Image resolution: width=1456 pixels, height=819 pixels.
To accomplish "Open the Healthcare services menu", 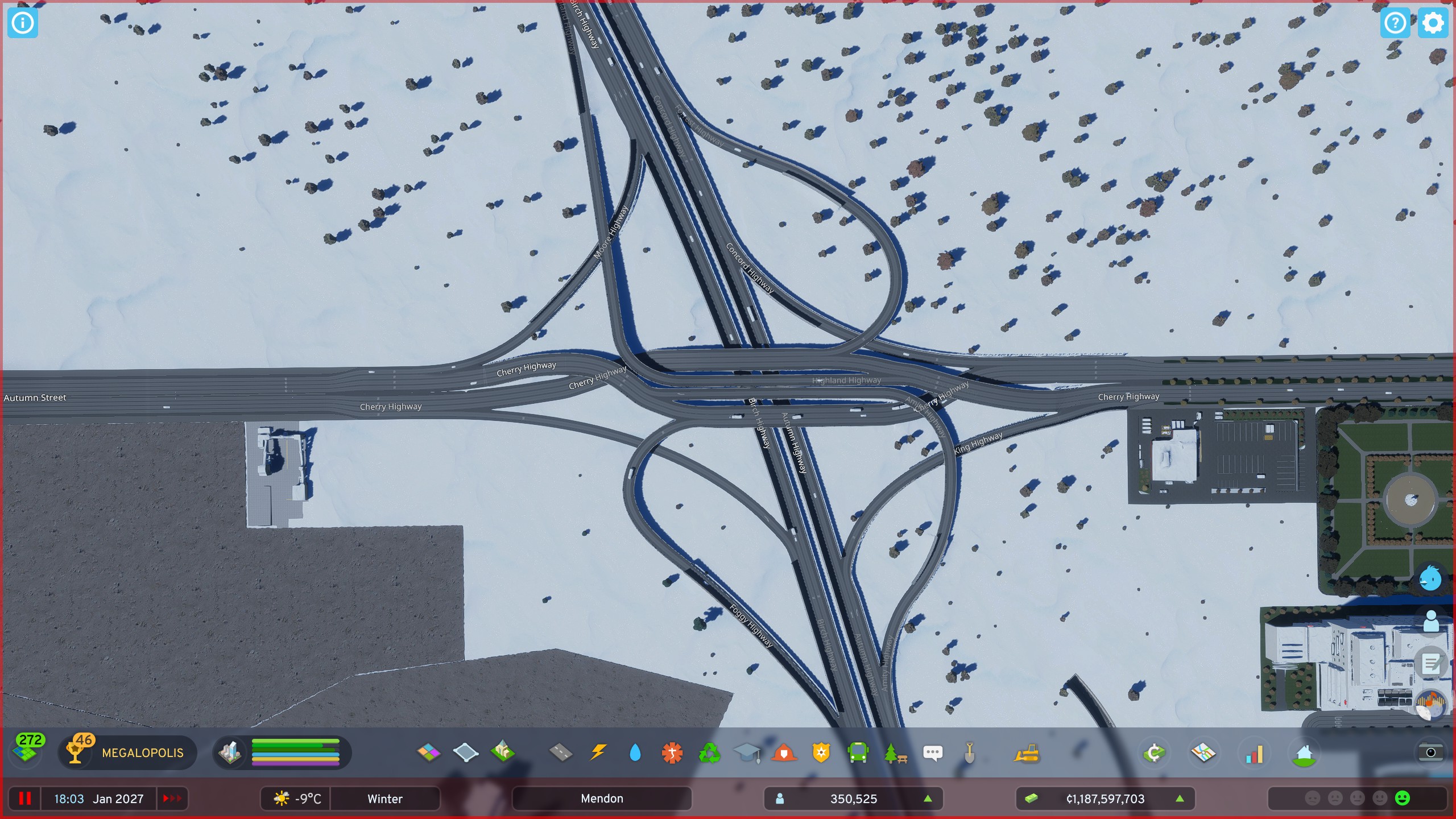I will pyautogui.click(x=673, y=753).
